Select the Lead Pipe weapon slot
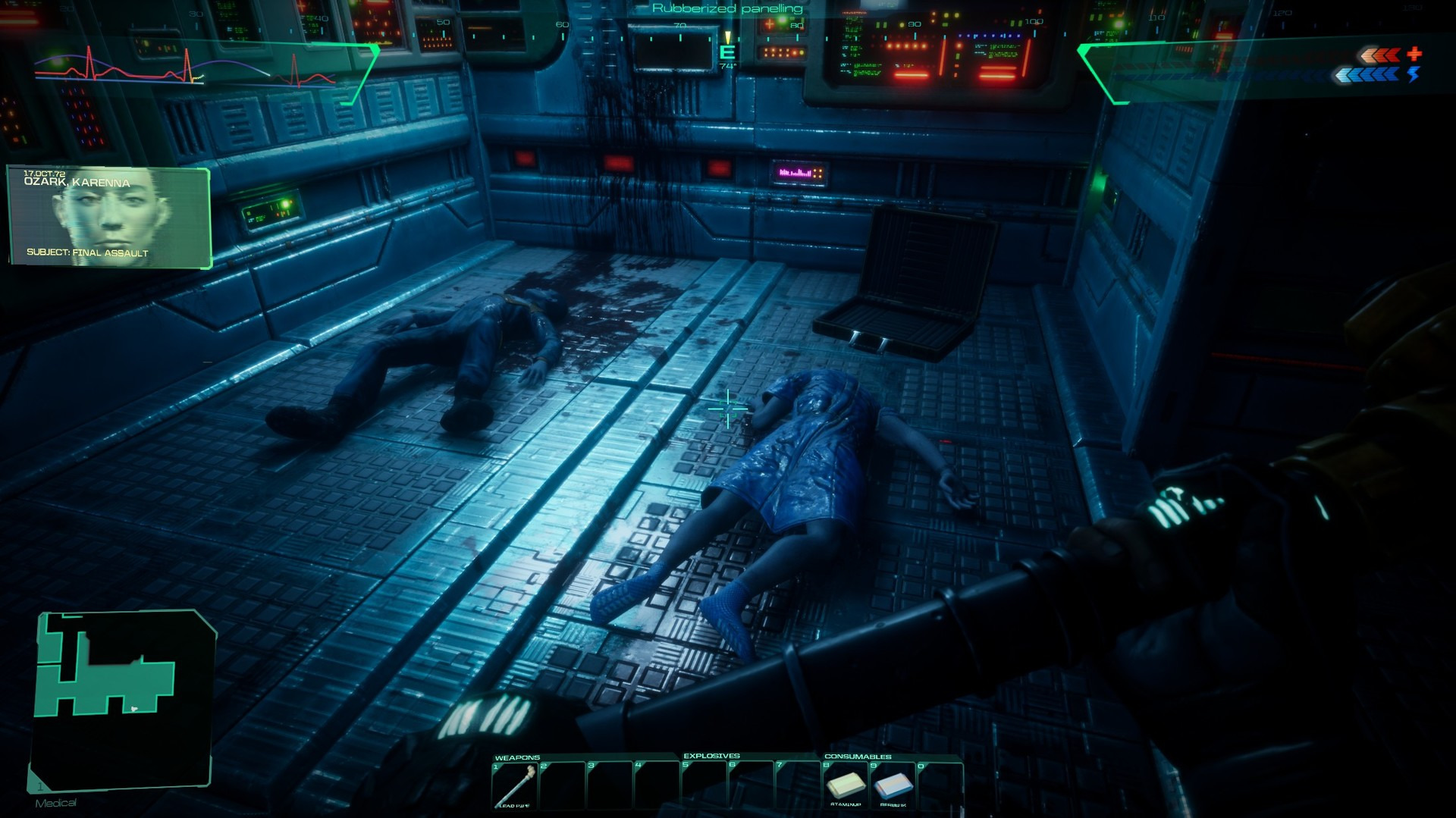 515,785
